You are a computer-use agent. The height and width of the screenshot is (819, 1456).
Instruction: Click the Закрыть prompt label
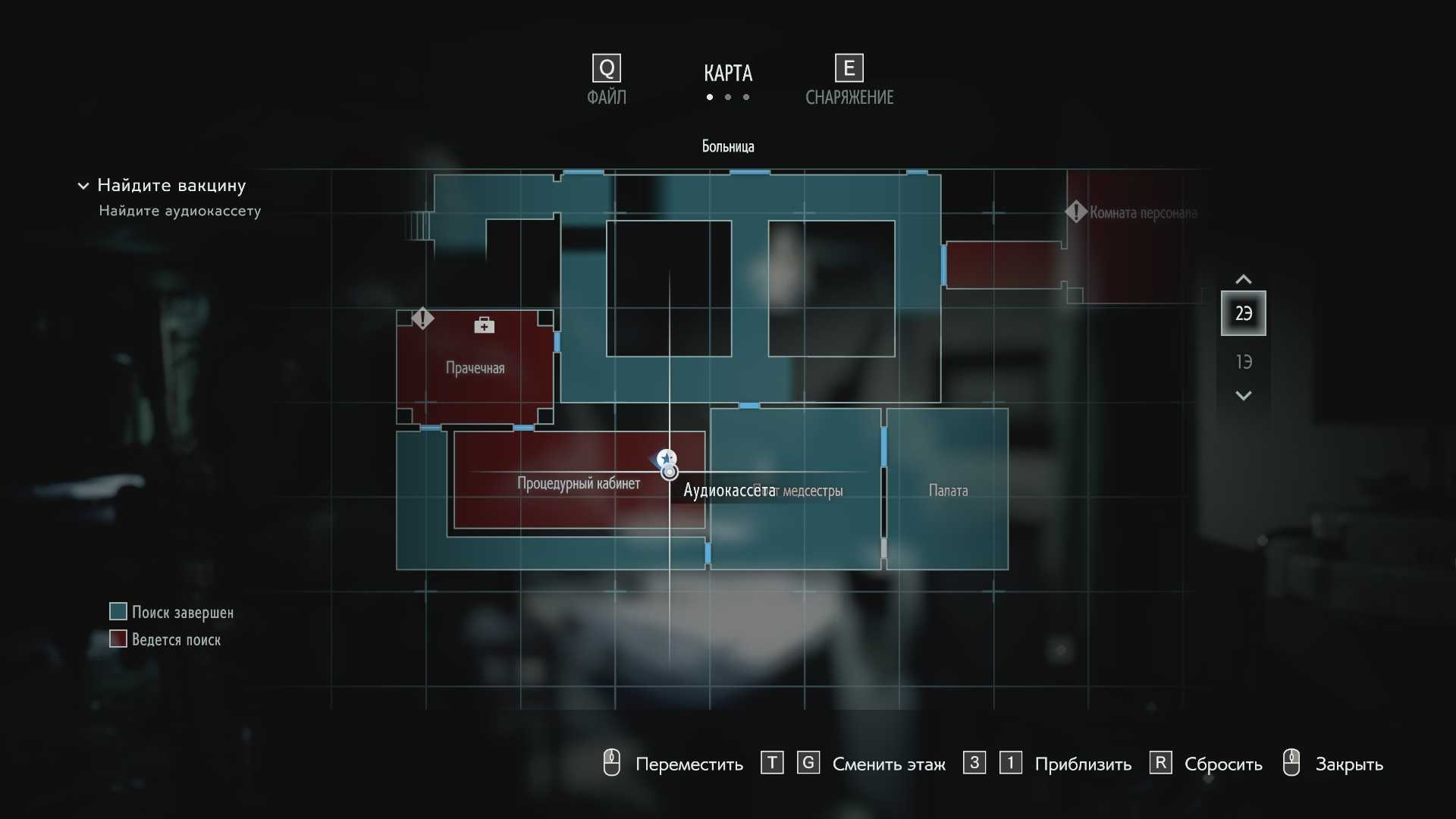(1348, 764)
